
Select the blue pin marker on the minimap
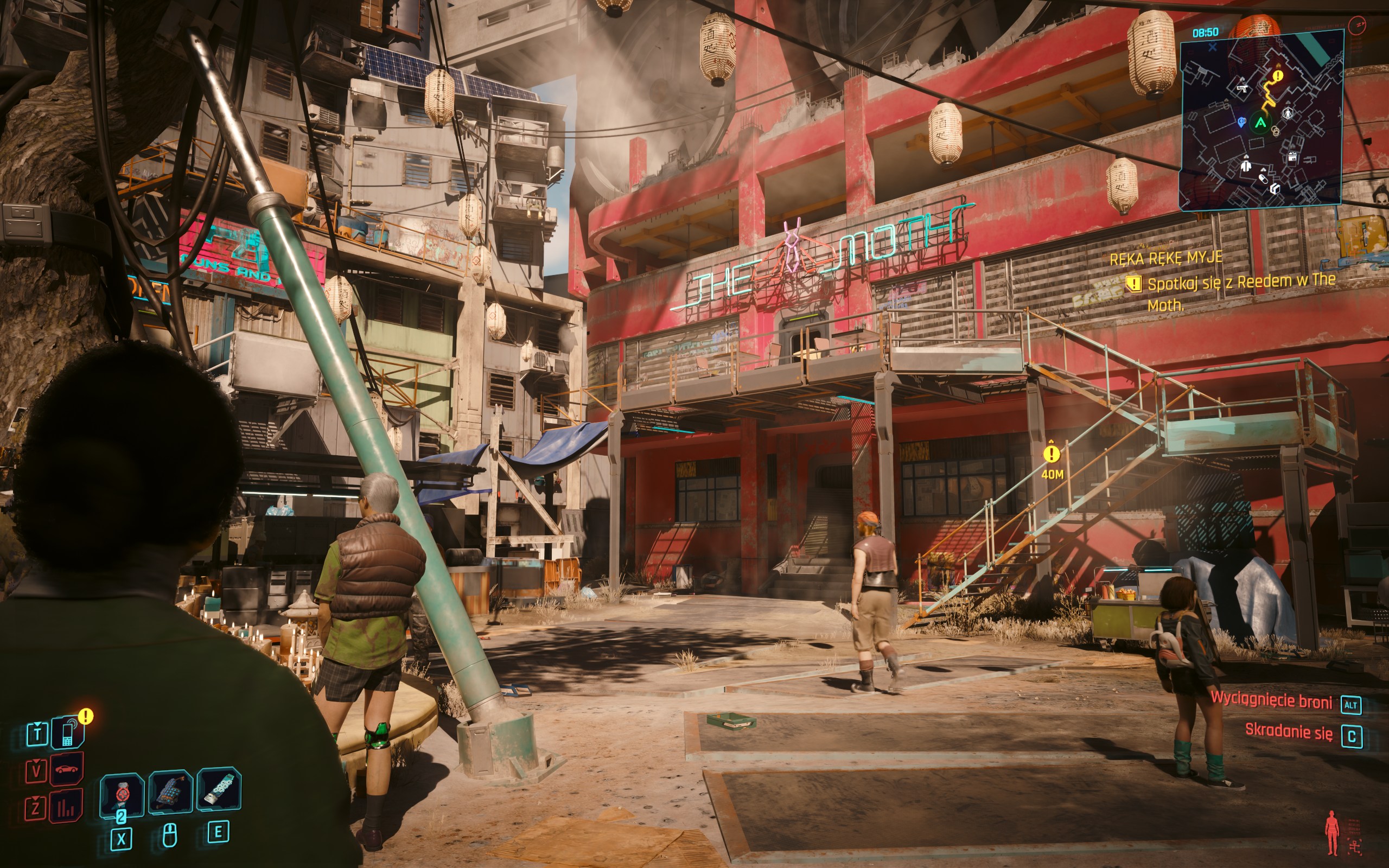1241,122
